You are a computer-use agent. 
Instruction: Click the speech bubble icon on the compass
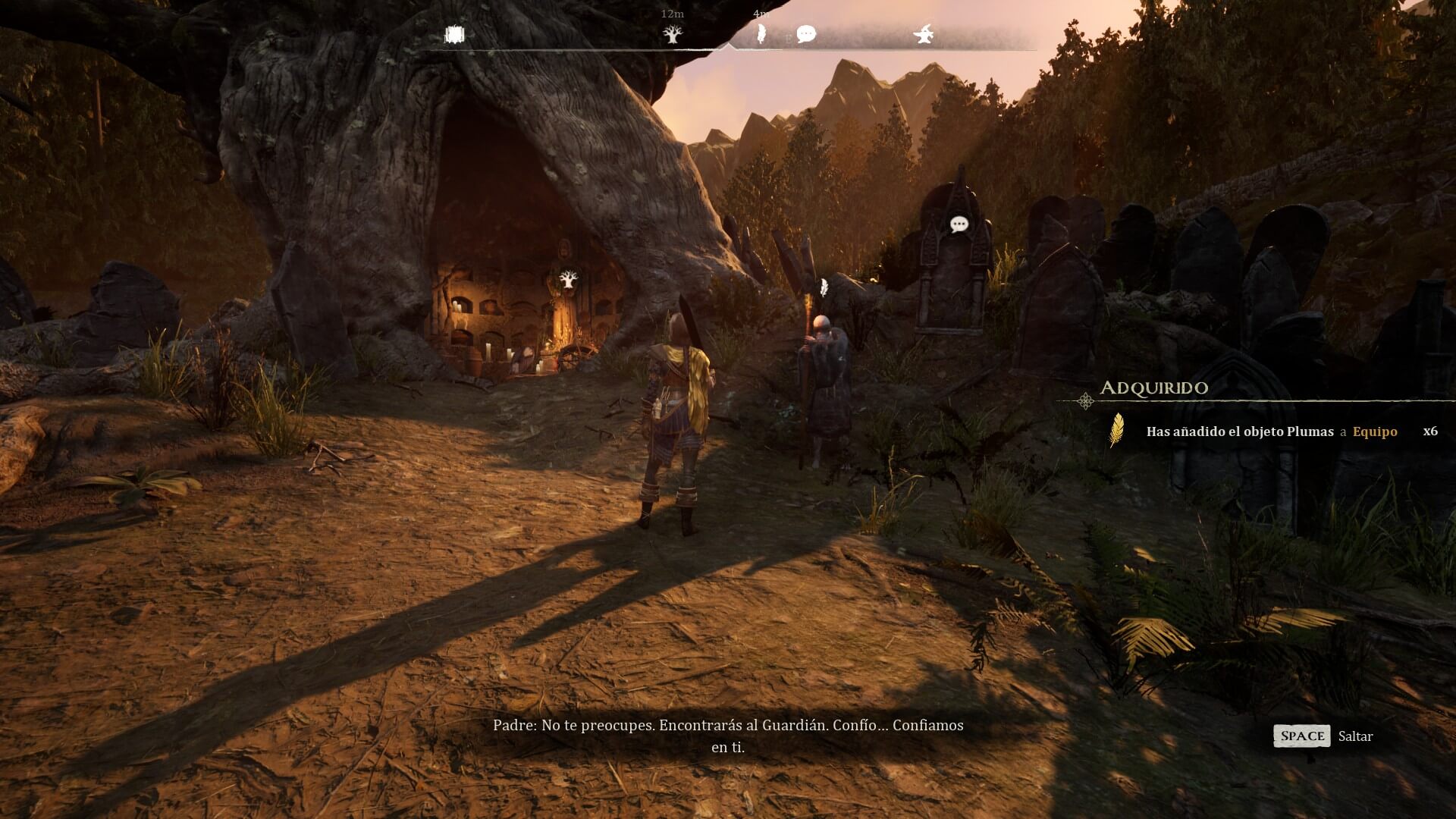click(806, 34)
